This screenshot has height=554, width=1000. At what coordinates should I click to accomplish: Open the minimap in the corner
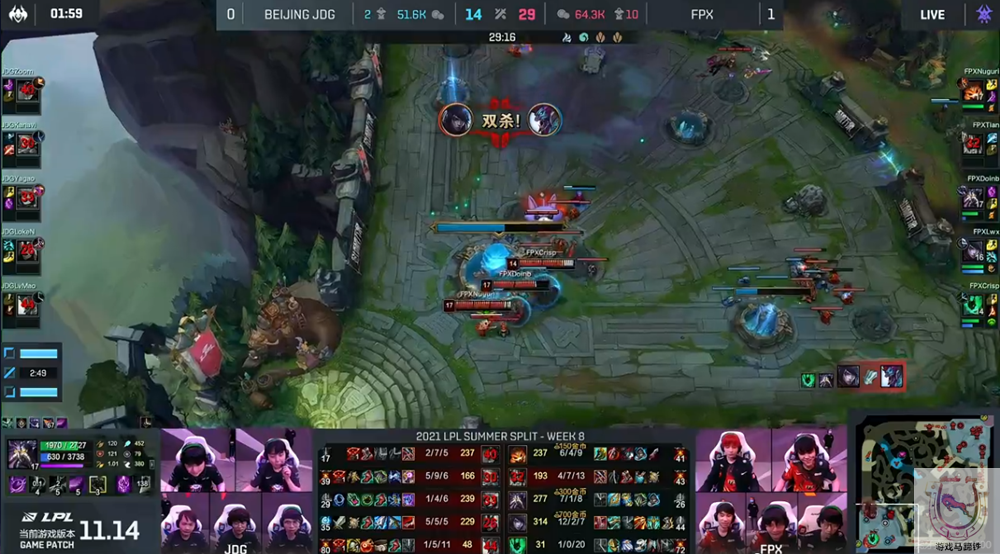tap(922, 480)
